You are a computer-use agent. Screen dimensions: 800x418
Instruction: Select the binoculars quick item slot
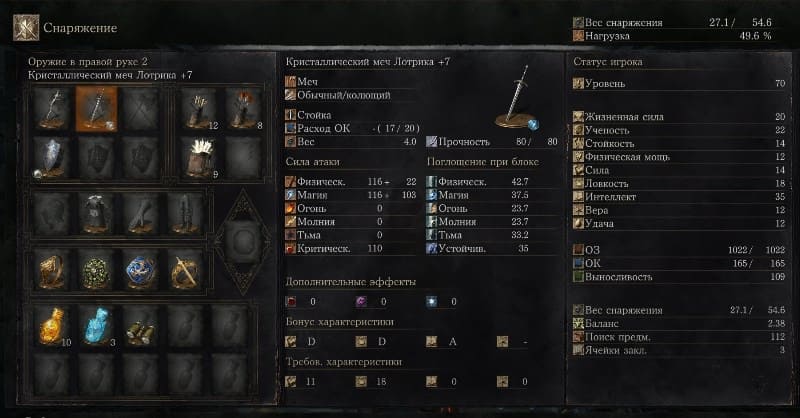[x=142, y=326]
